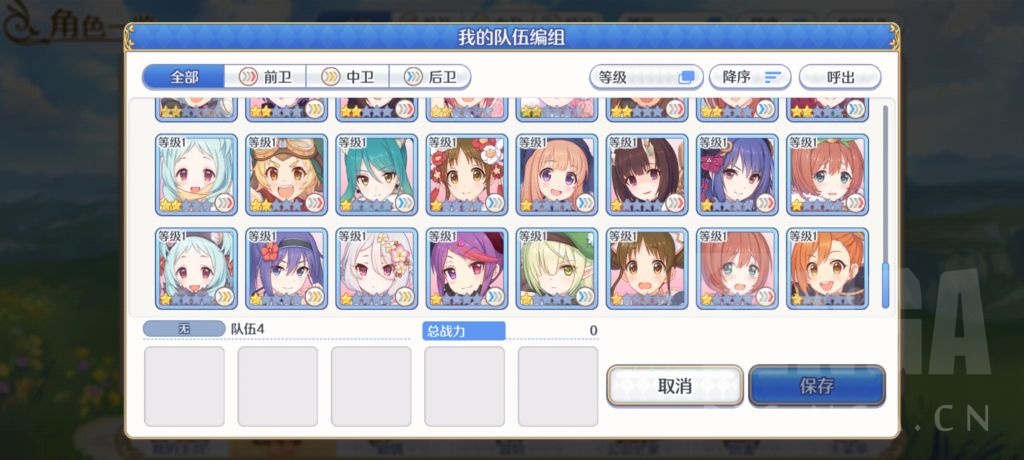Click the 呼出 button
The width and height of the screenshot is (1024, 460).
[840, 77]
